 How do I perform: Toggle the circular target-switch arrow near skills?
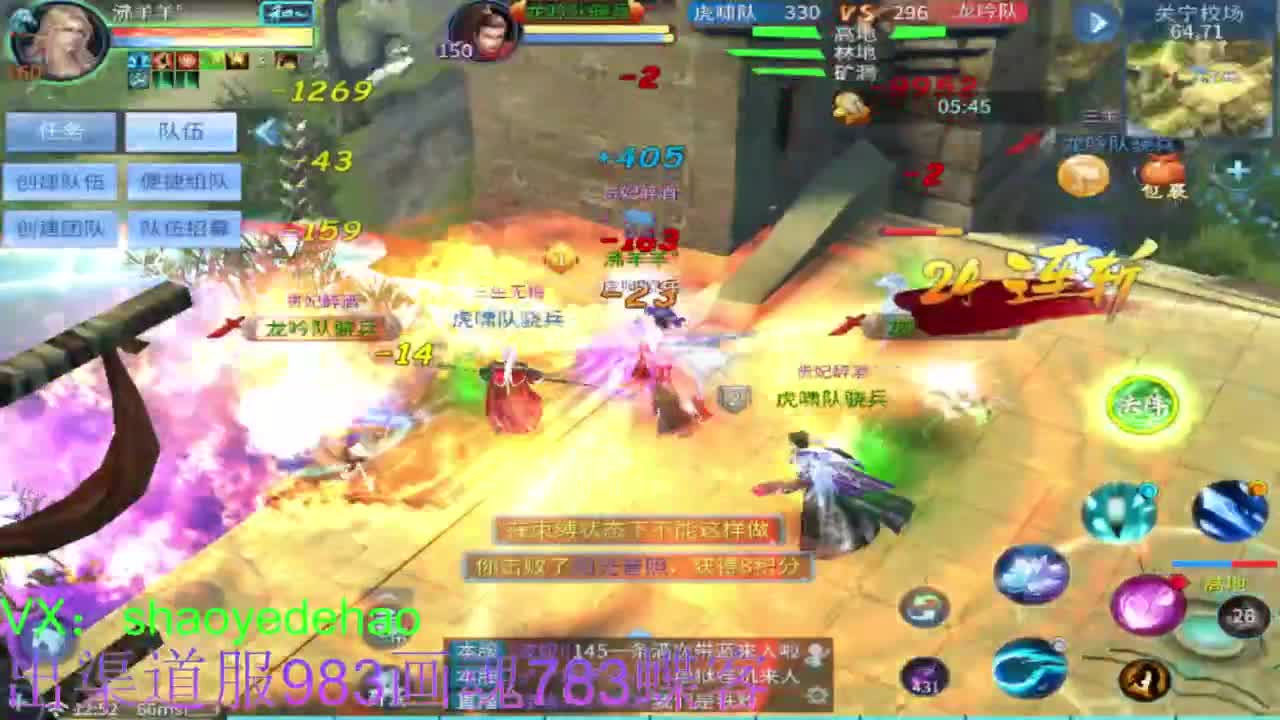pos(925,607)
